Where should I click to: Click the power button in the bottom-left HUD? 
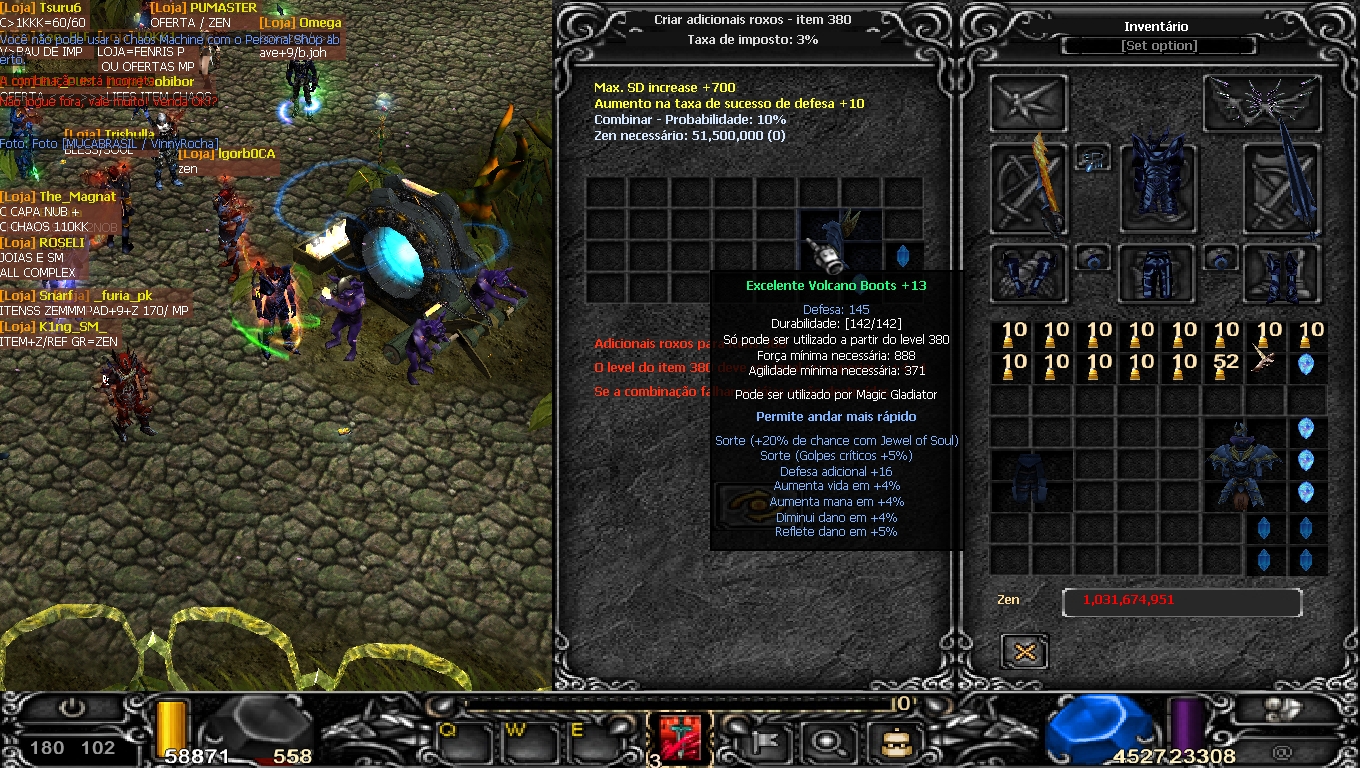72,708
